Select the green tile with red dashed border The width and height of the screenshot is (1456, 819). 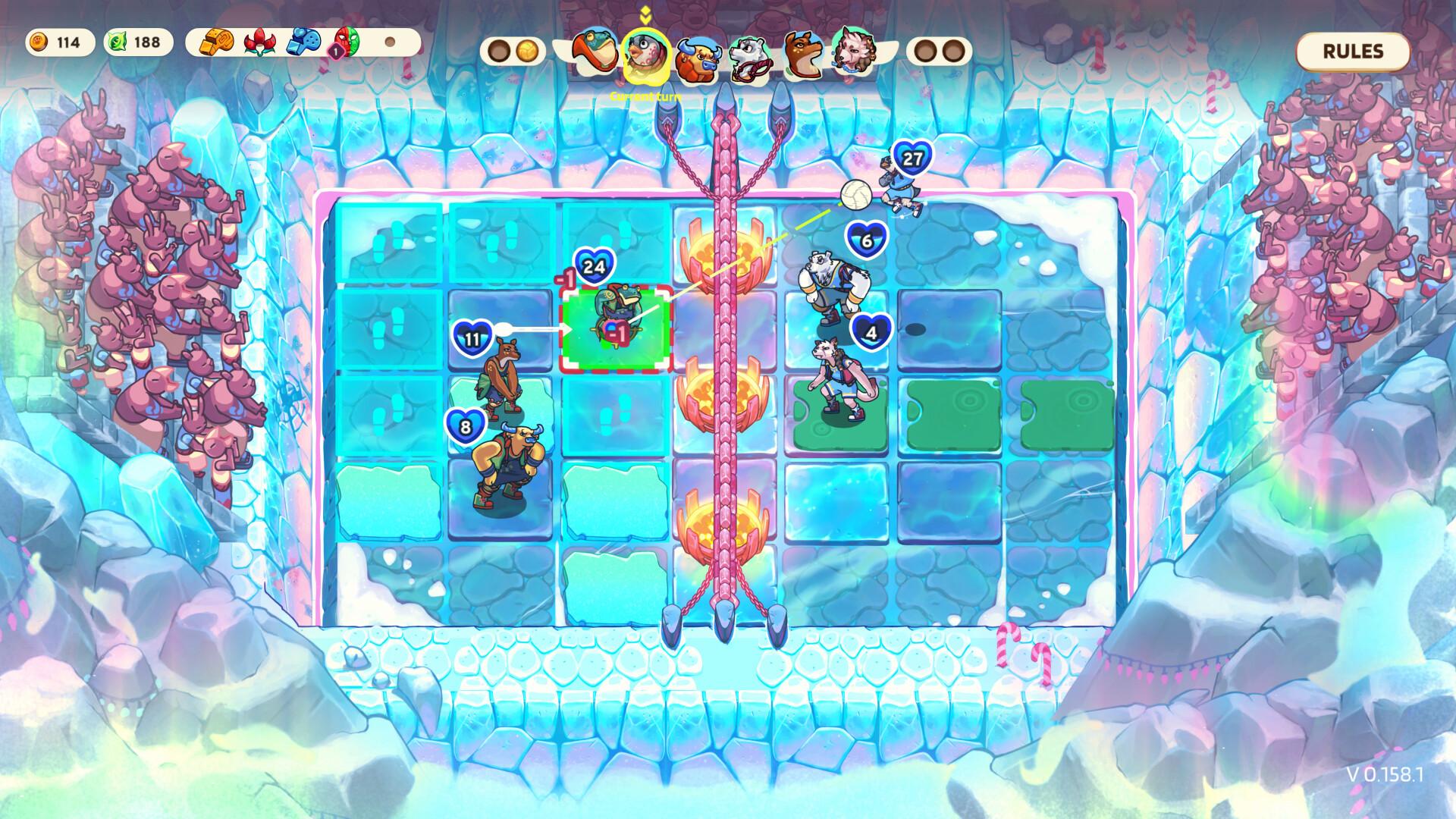point(618,326)
